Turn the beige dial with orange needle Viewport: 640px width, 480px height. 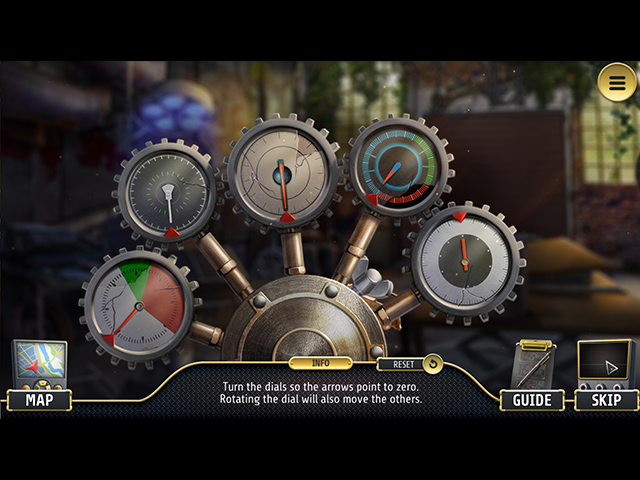(284, 172)
